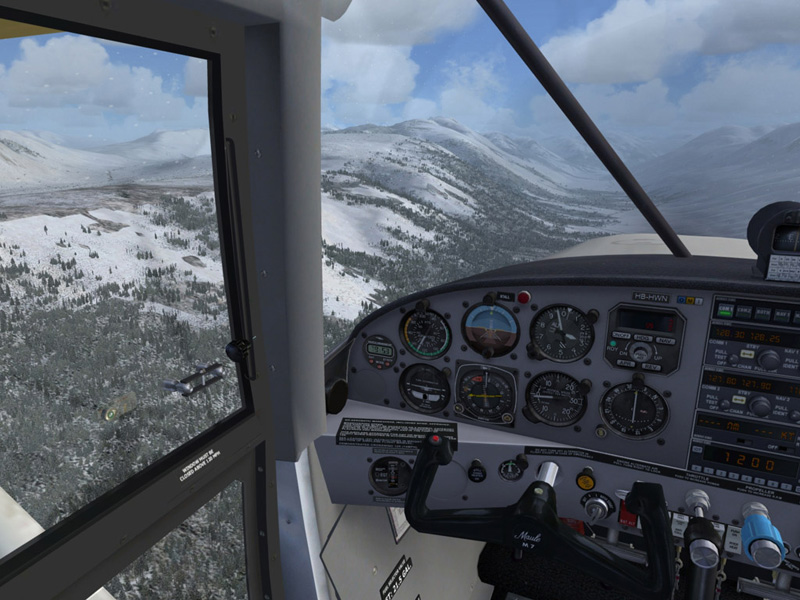Image resolution: width=800 pixels, height=600 pixels.
Task: Switch audio panel to COM2
Action: [x=742, y=312]
